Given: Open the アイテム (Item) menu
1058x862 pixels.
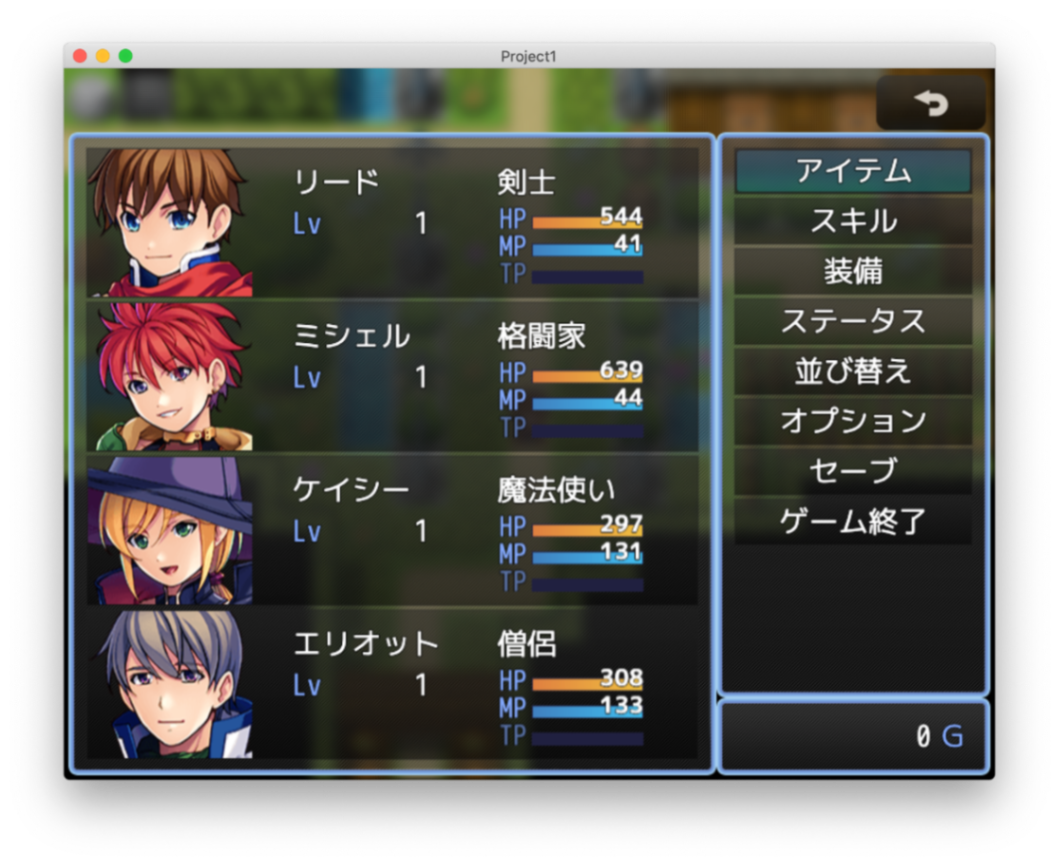Looking at the screenshot, I should pyautogui.click(x=853, y=171).
